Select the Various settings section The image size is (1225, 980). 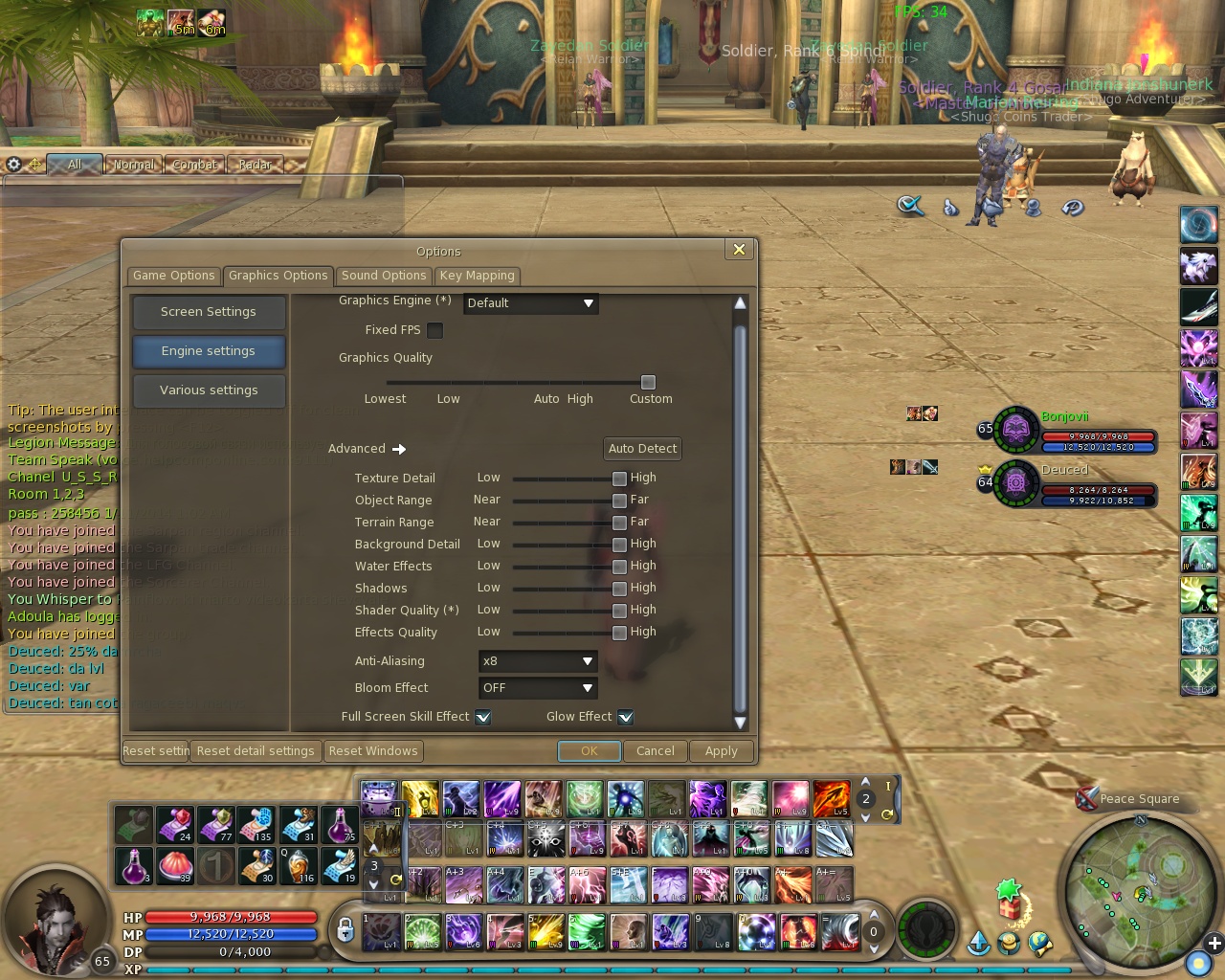click(x=209, y=390)
